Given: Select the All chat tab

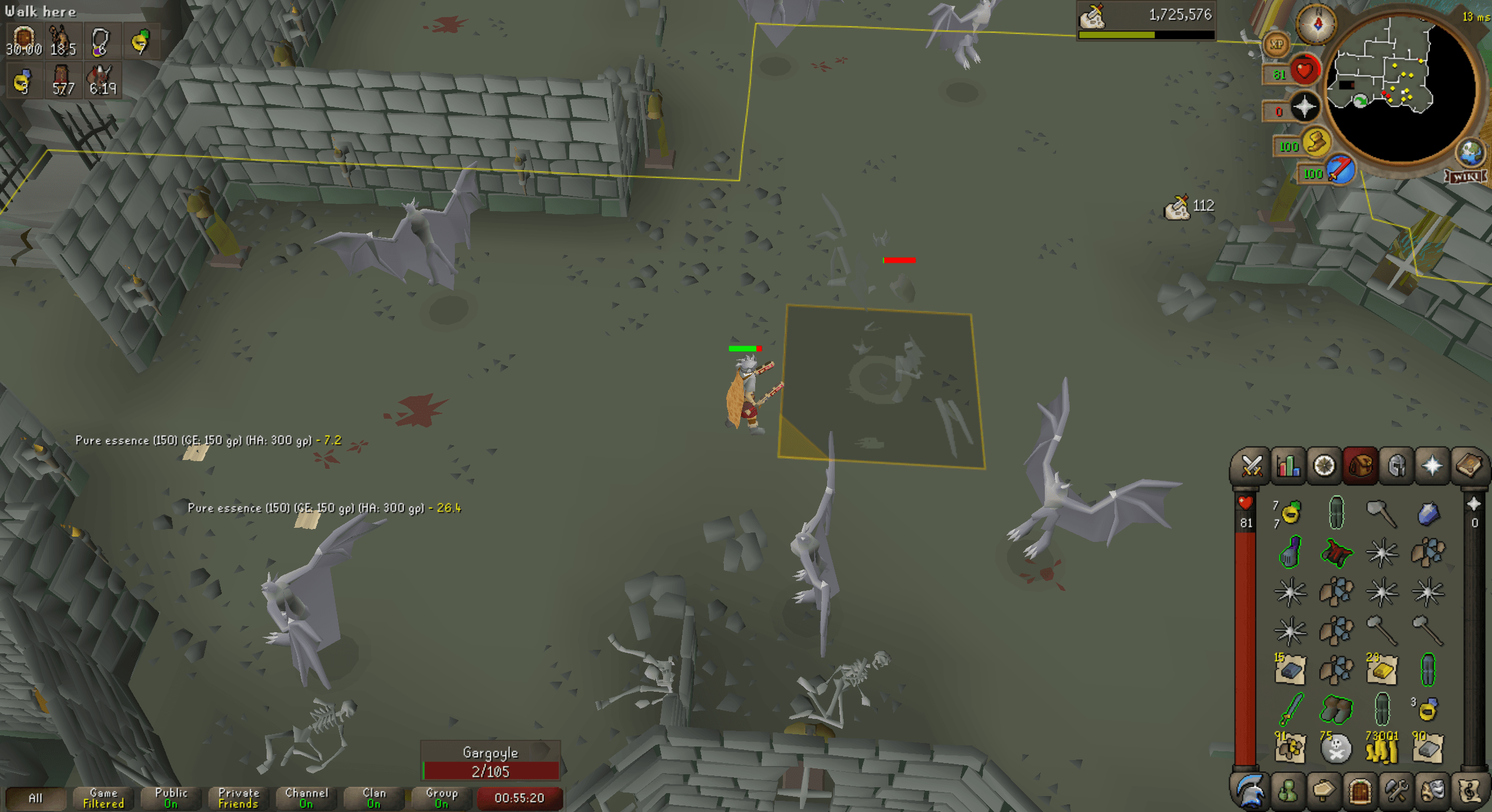Looking at the screenshot, I should click(x=37, y=798).
